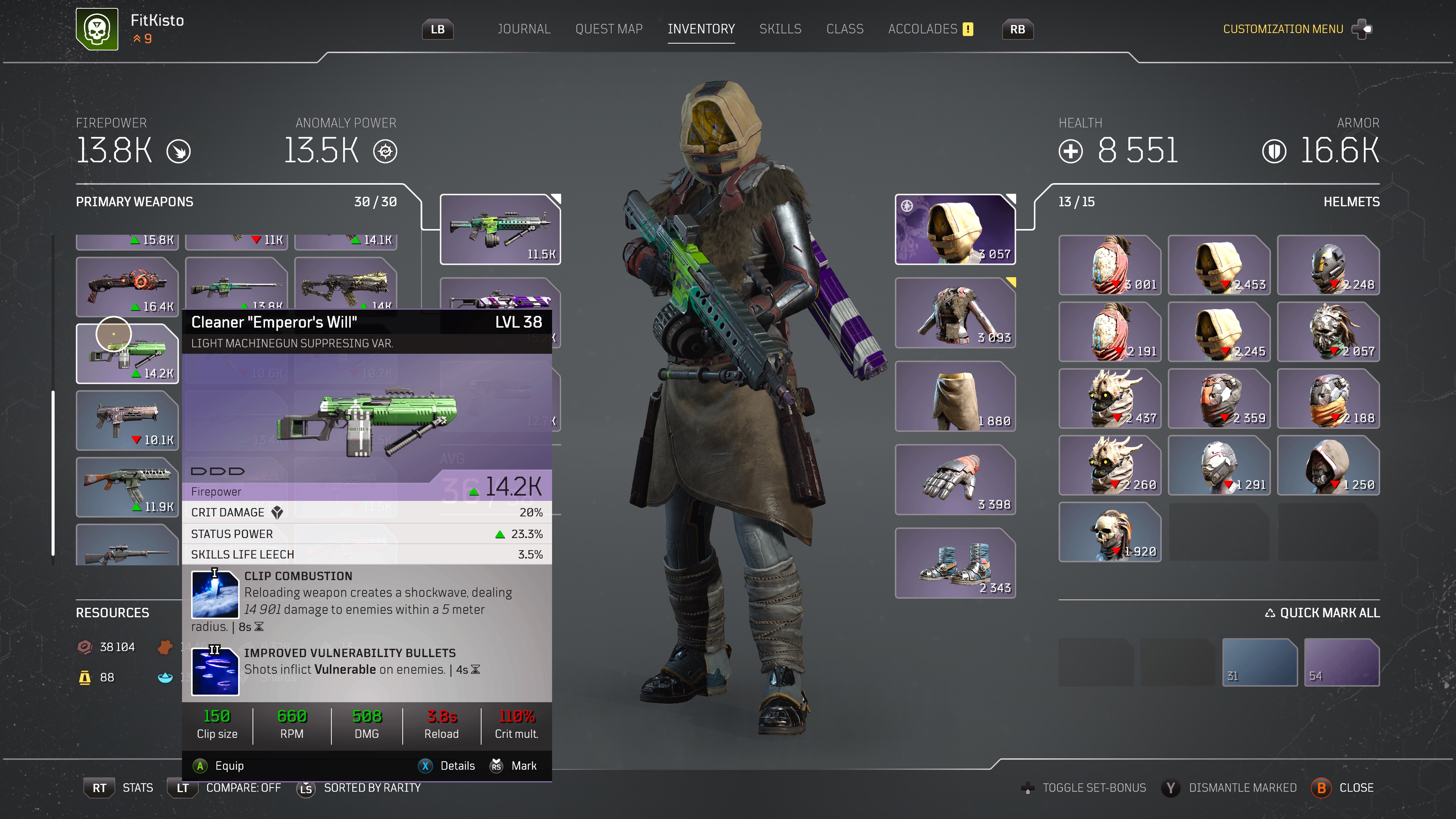Switch to the Quest Map tab
The image size is (1456, 819).
click(x=609, y=29)
